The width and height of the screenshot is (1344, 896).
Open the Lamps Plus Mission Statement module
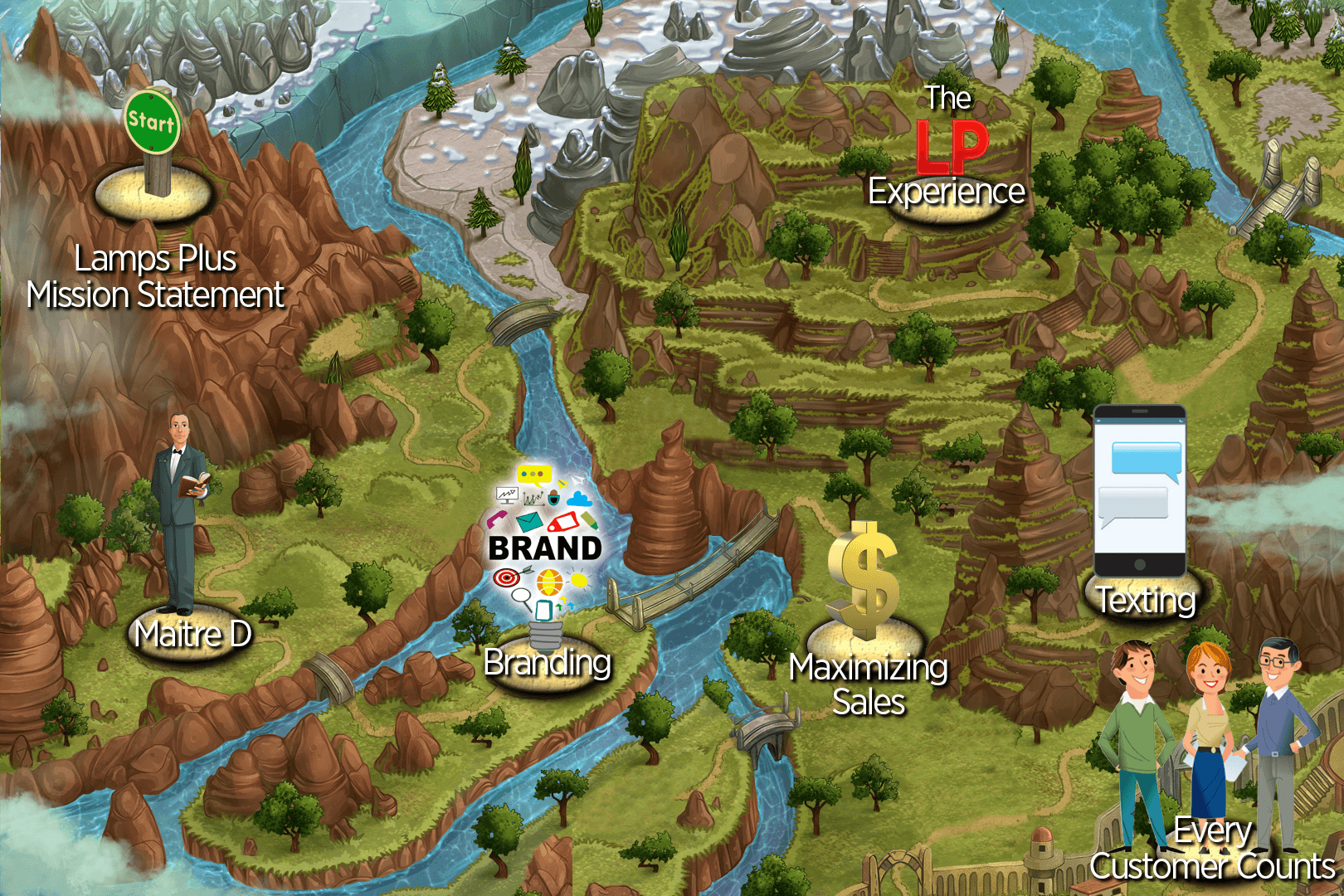(x=155, y=277)
